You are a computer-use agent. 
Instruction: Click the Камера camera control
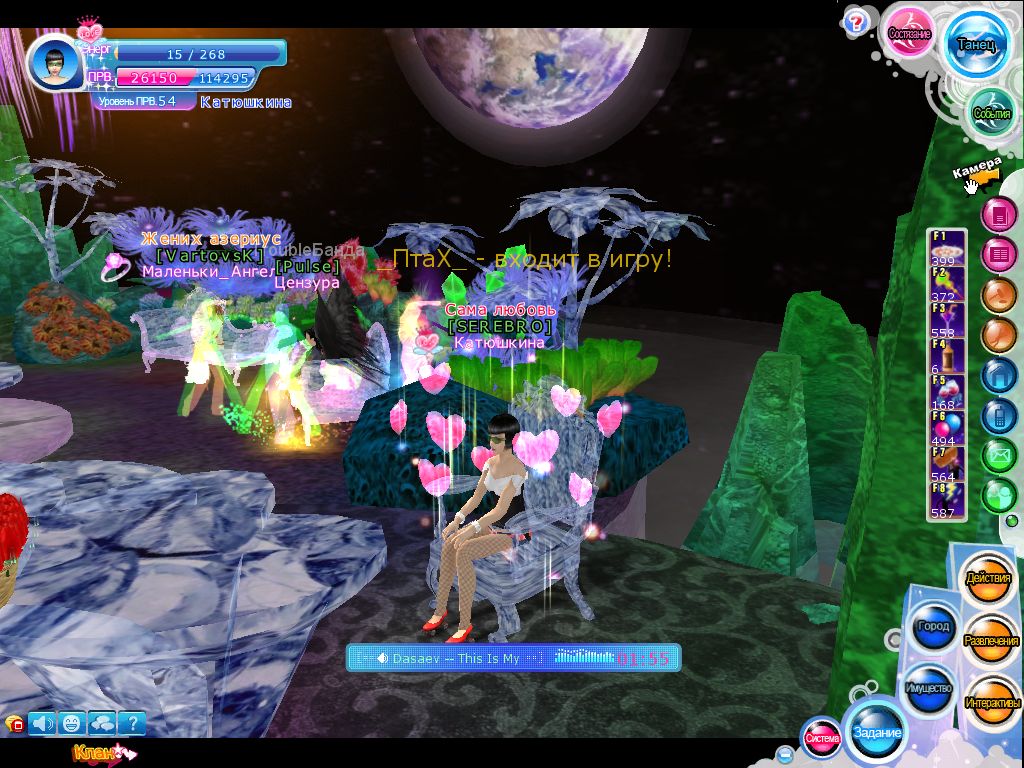pyautogui.click(x=976, y=172)
